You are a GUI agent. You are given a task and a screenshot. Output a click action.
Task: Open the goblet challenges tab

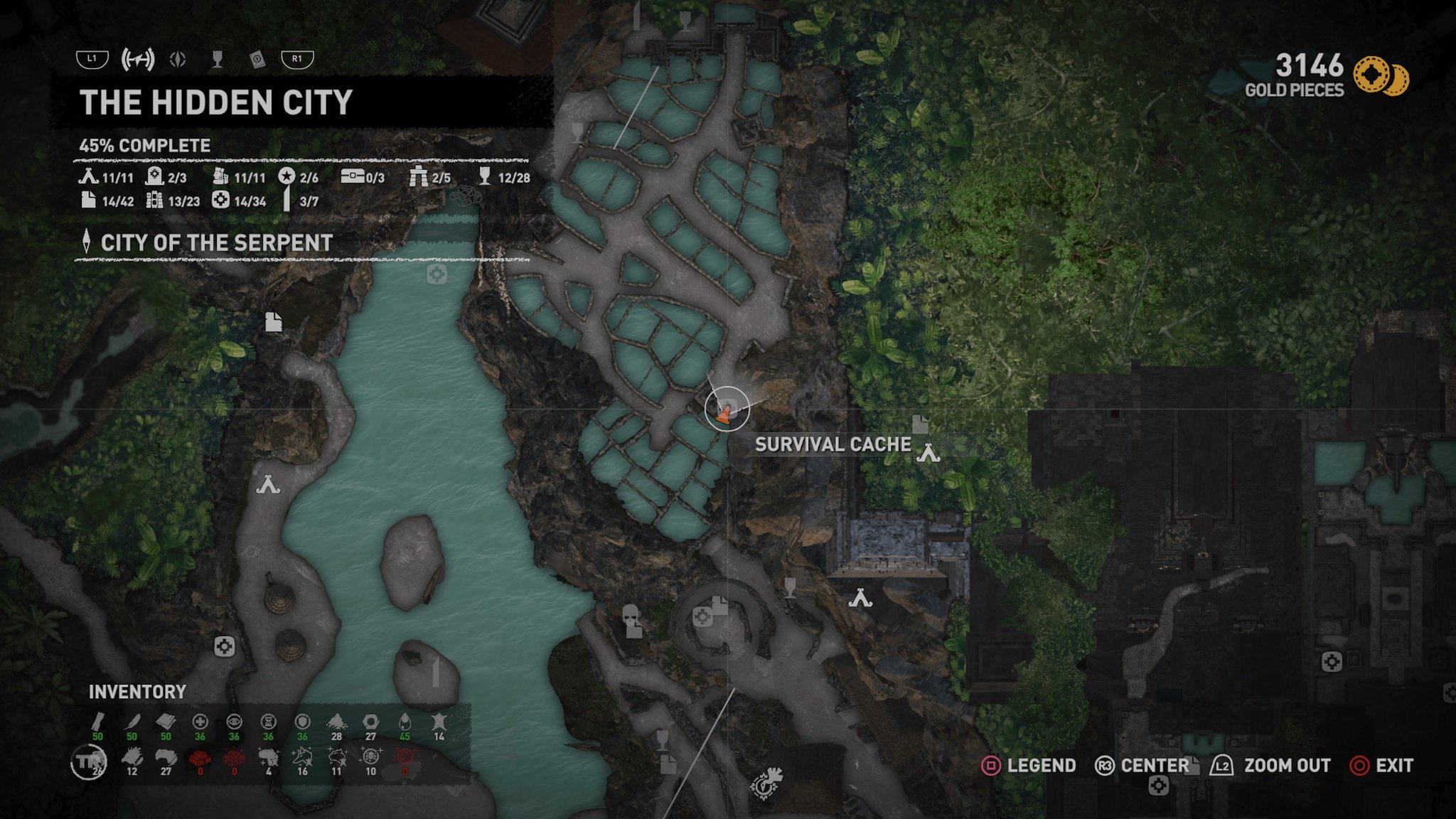pos(218,60)
